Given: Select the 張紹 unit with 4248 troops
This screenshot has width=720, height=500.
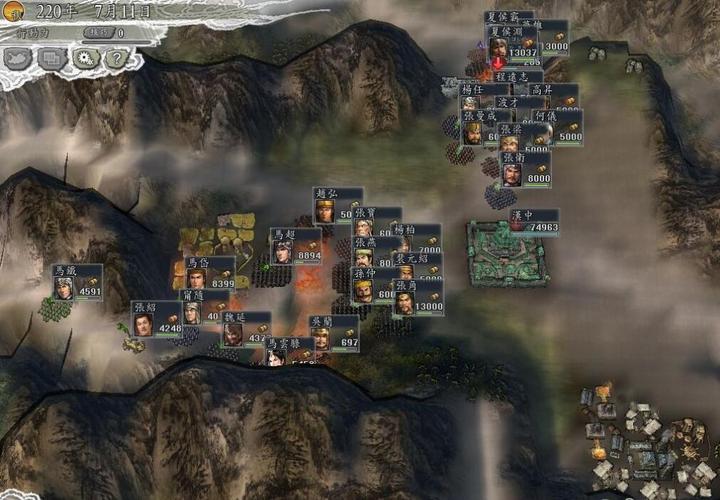Looking at the screenshot, I should pyautogui.click(x=156, y=318).
